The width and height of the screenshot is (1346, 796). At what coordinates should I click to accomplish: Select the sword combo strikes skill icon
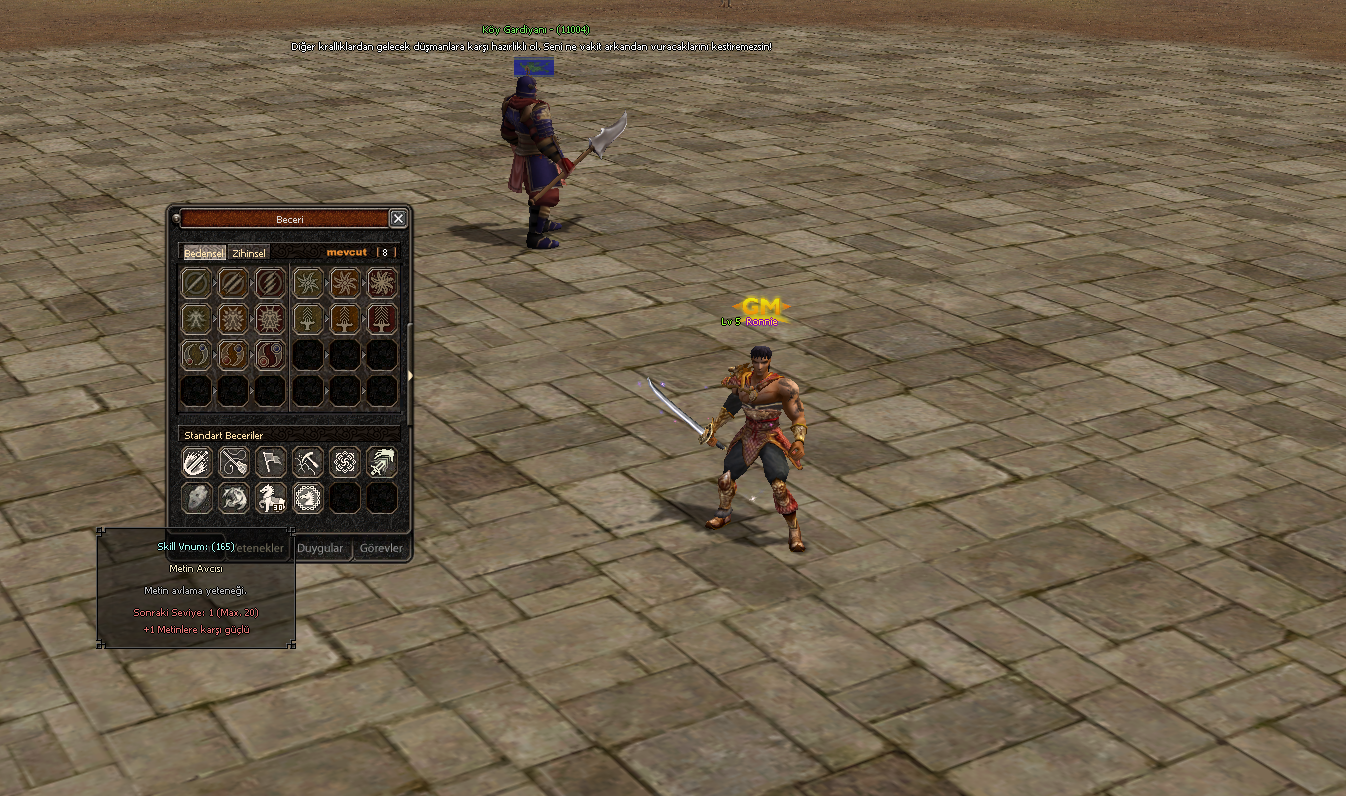click(x=197, y=461)
